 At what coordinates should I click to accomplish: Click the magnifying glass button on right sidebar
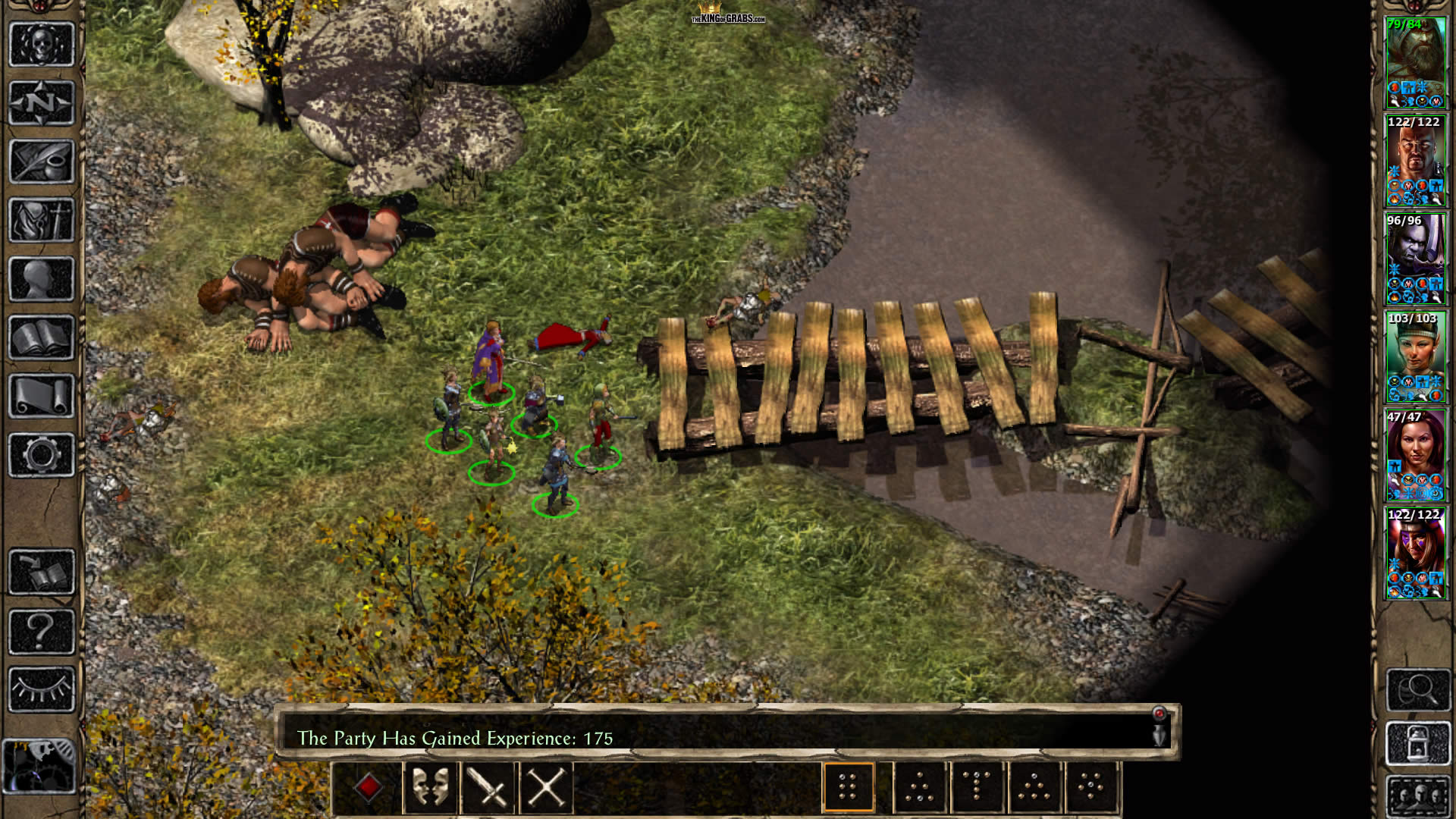(1417, 689)
